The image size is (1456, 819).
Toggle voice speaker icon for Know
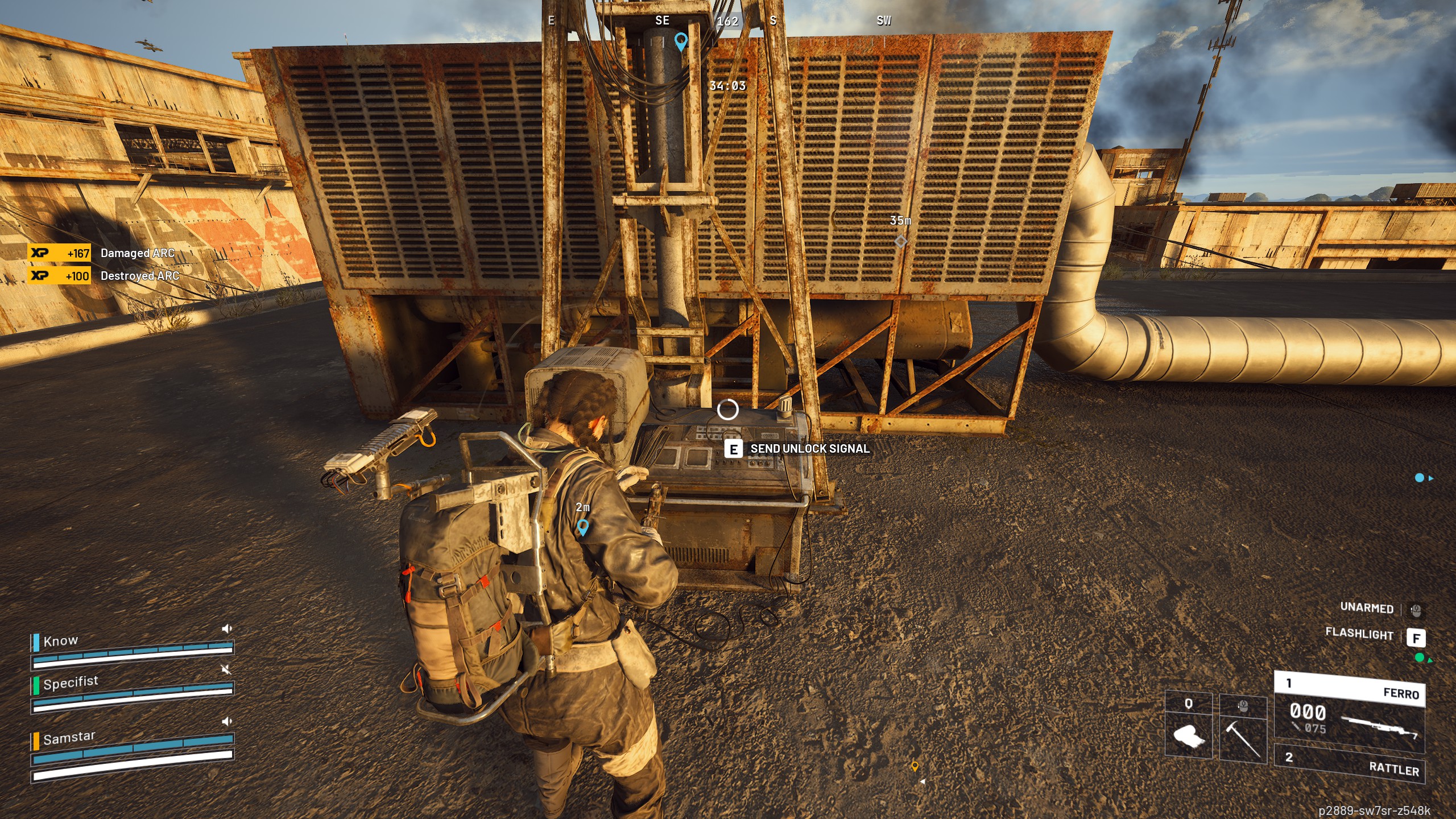coord(226,628)
